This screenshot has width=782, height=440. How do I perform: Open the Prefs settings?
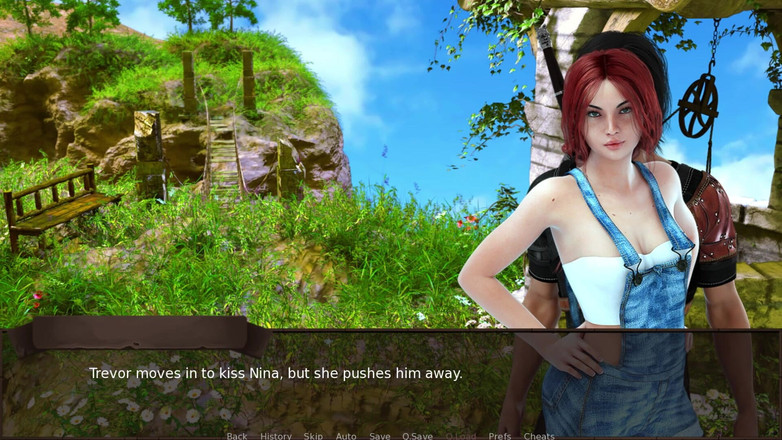point(500,436)
